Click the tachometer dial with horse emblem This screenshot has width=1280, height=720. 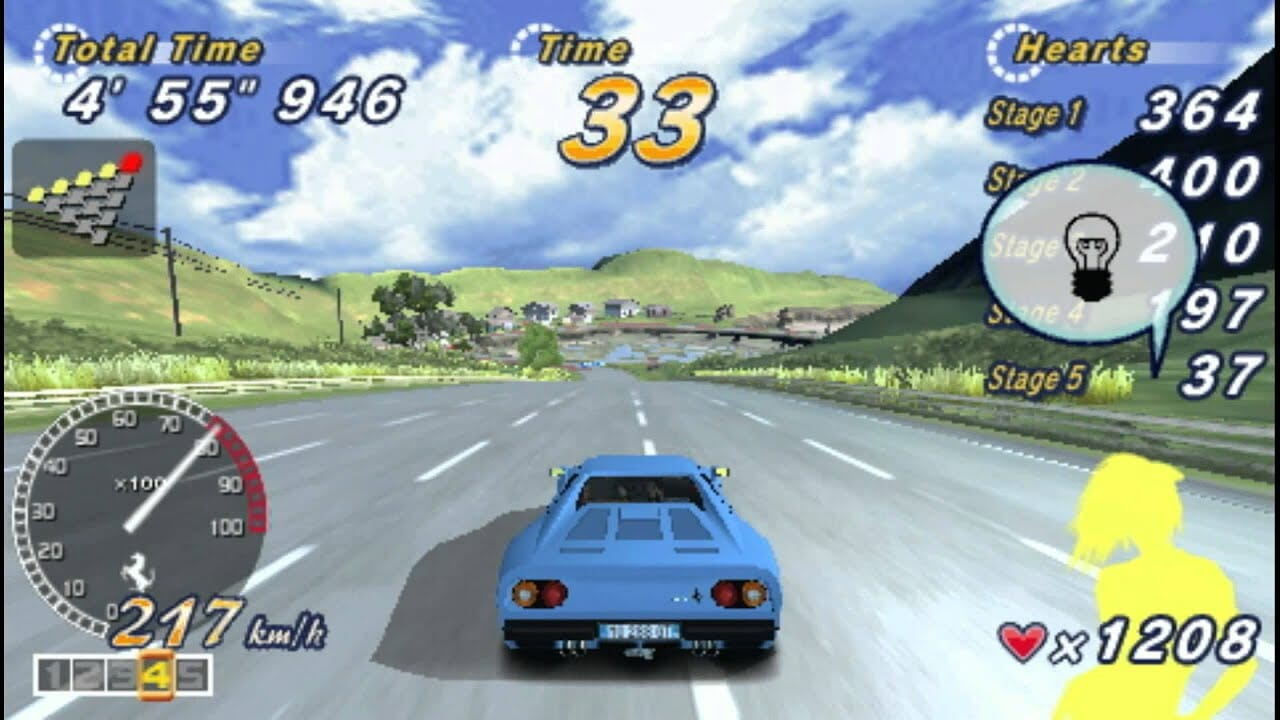(139, 512)
